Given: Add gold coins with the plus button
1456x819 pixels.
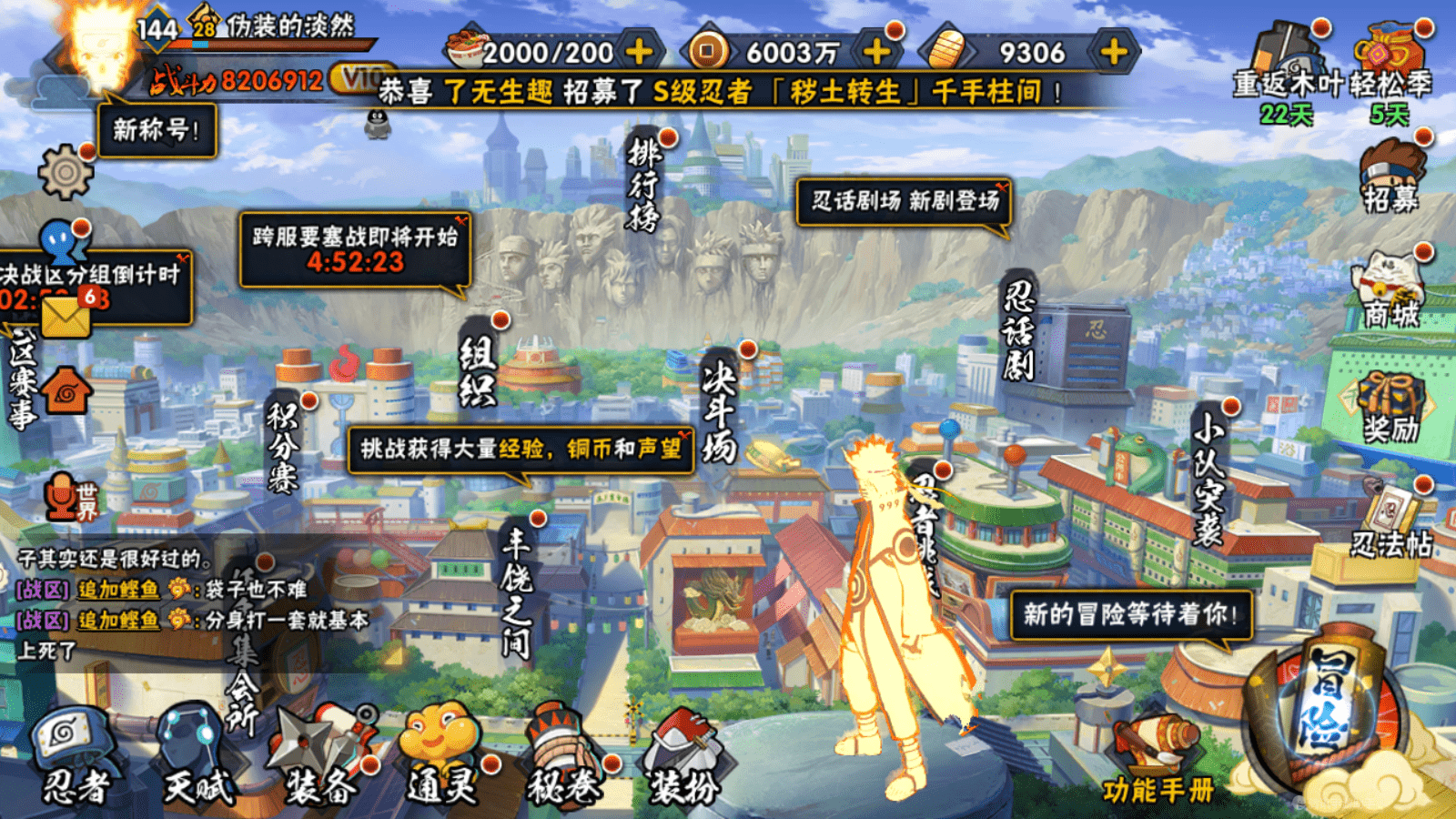Looking at the screenshot, I should [x=876, y=52].
